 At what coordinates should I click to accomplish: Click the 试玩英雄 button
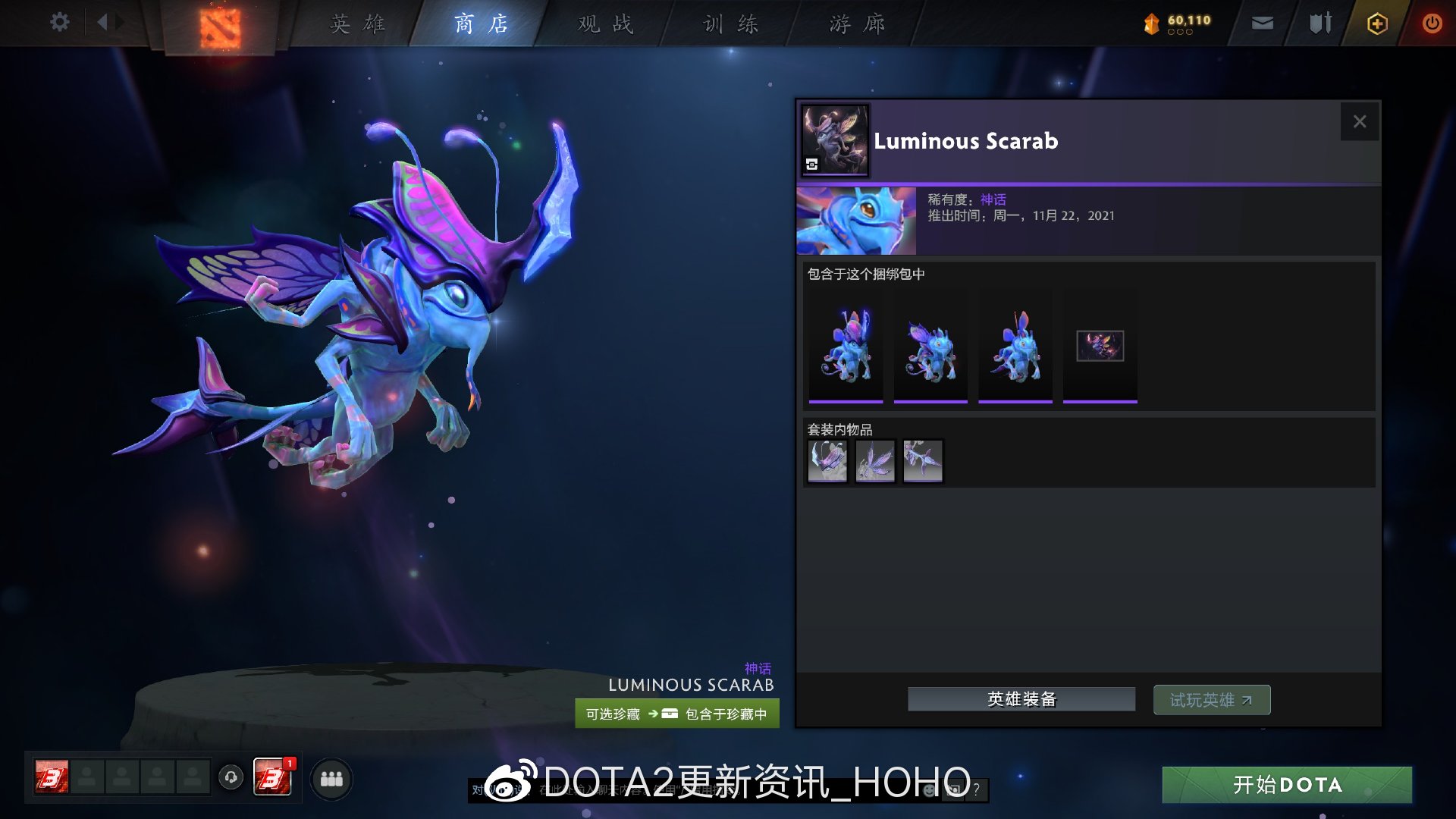pos(1211,699)
